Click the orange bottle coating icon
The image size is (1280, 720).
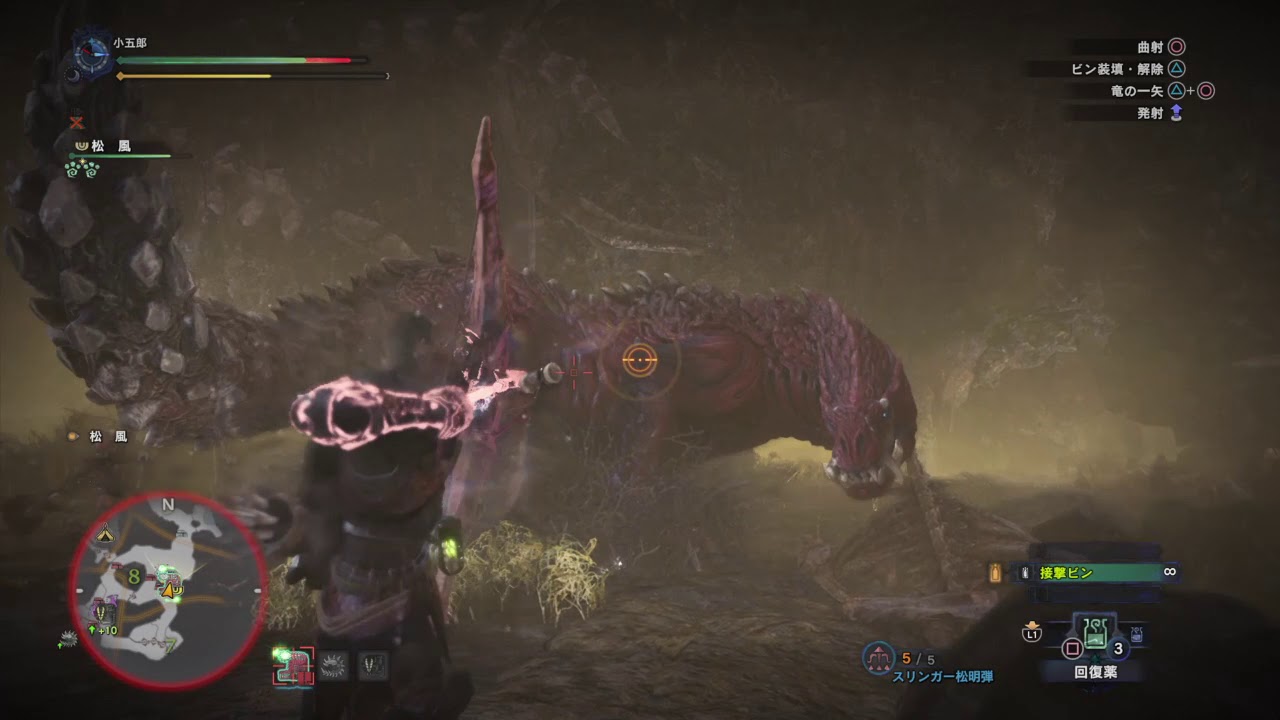point(995,573)
